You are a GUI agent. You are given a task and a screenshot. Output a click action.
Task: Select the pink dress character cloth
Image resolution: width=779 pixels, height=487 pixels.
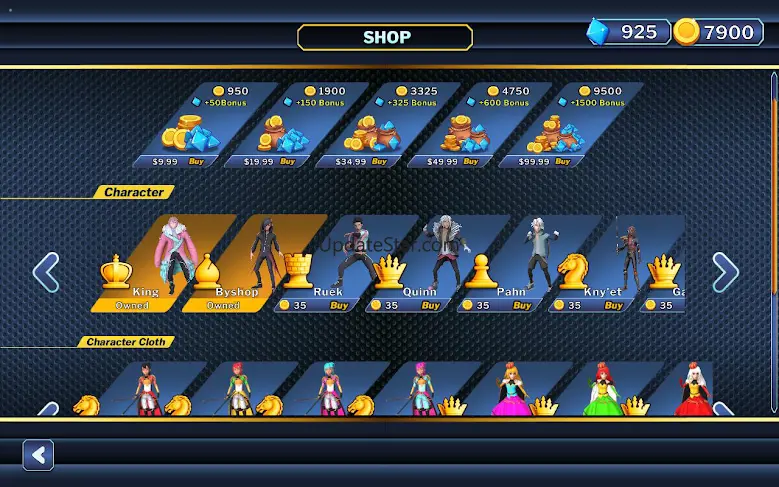click(x=510, y=391)
